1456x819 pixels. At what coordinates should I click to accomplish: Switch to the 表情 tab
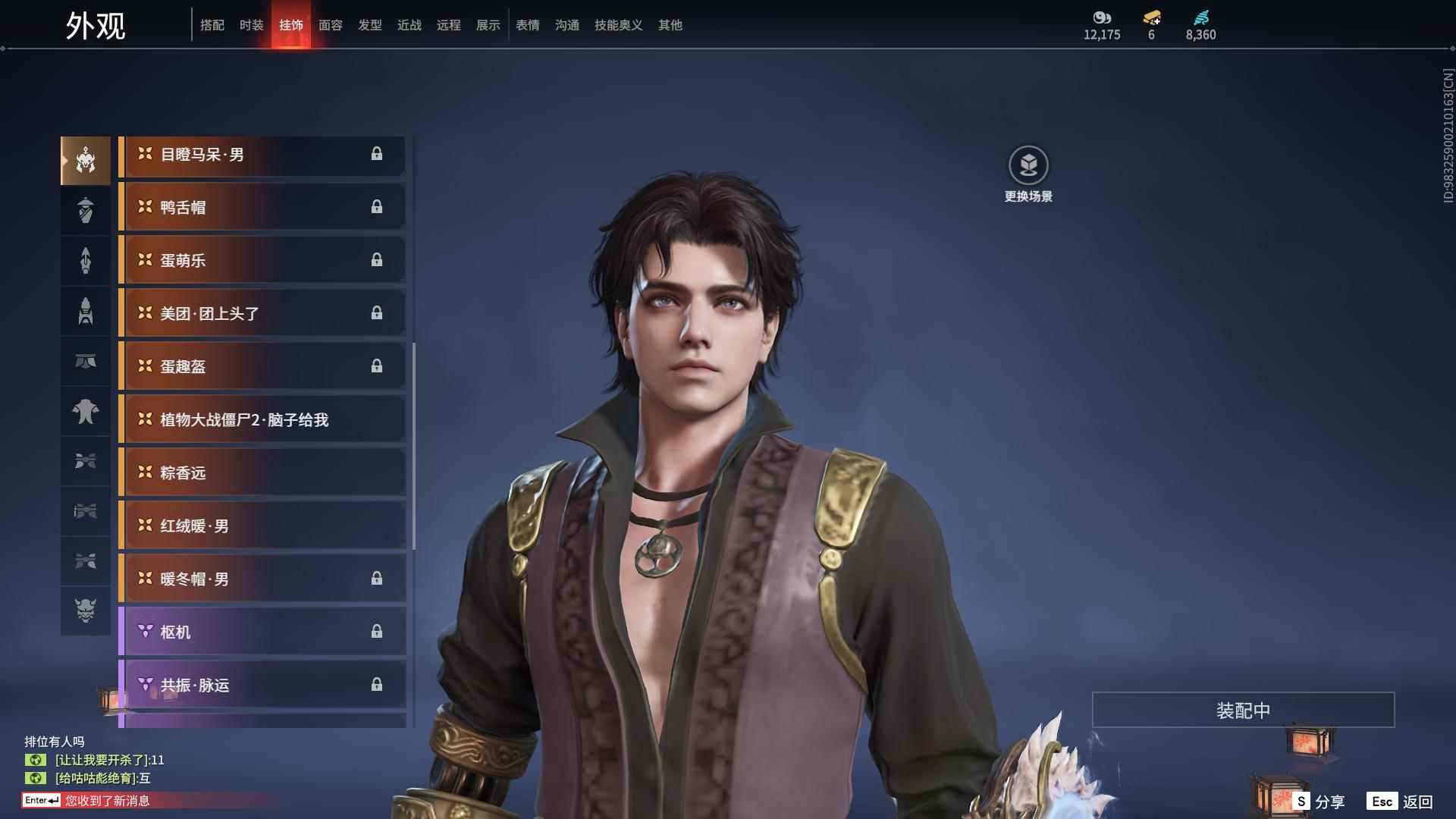tap(527, 25)
